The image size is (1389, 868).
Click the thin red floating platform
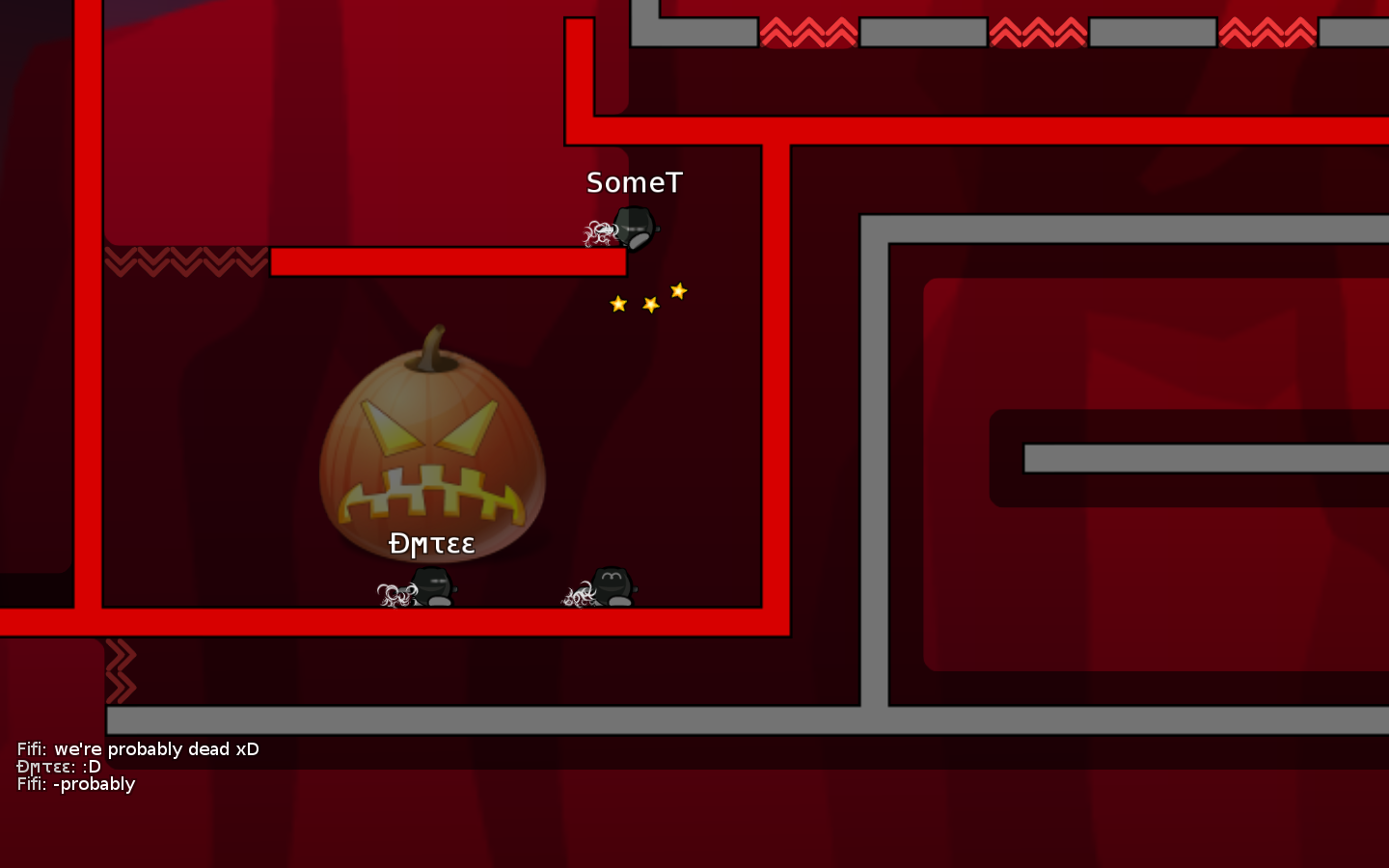tap(449, 260)
